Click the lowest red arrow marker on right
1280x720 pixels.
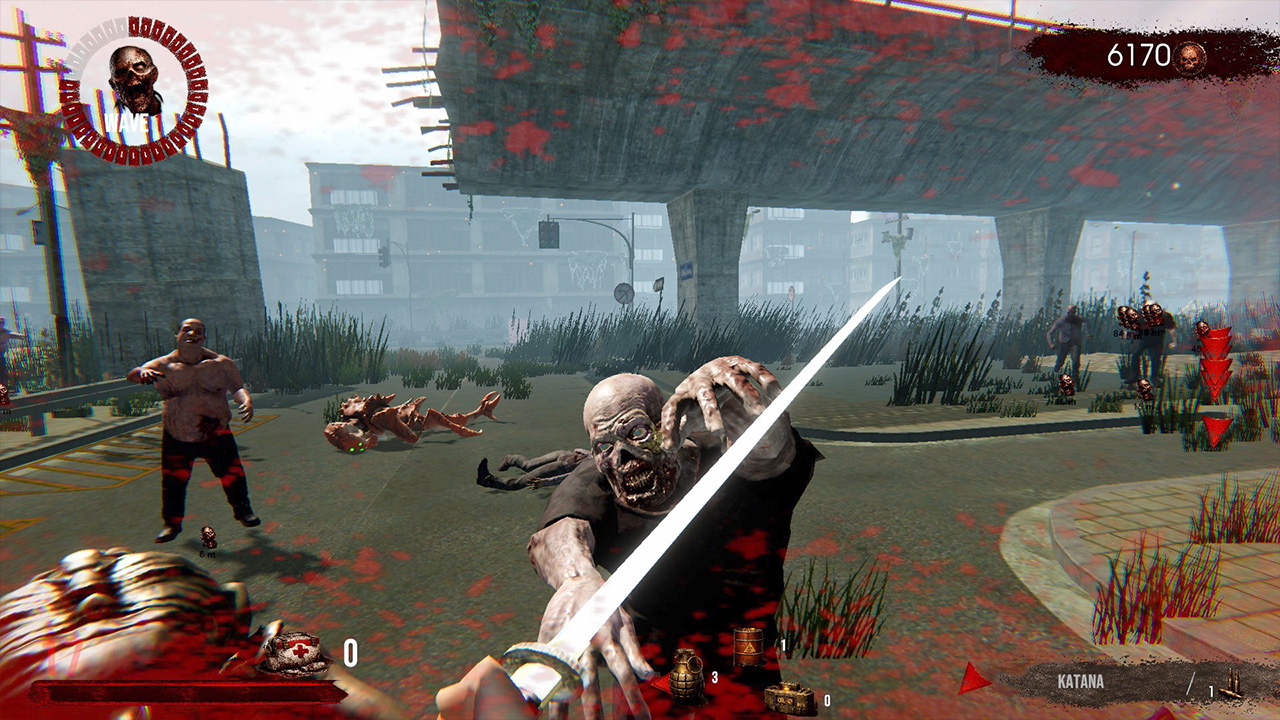tap(1215, 425)
